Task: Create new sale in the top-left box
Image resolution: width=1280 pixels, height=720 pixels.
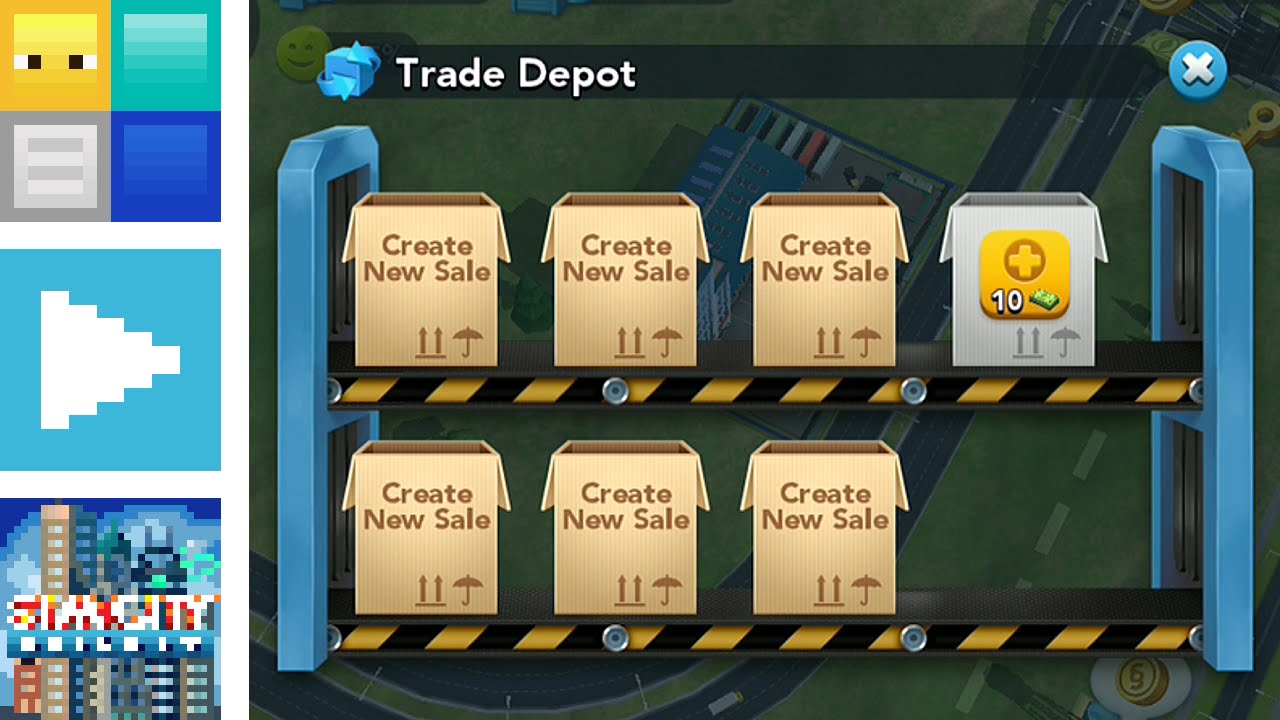Action: point(427,280)
